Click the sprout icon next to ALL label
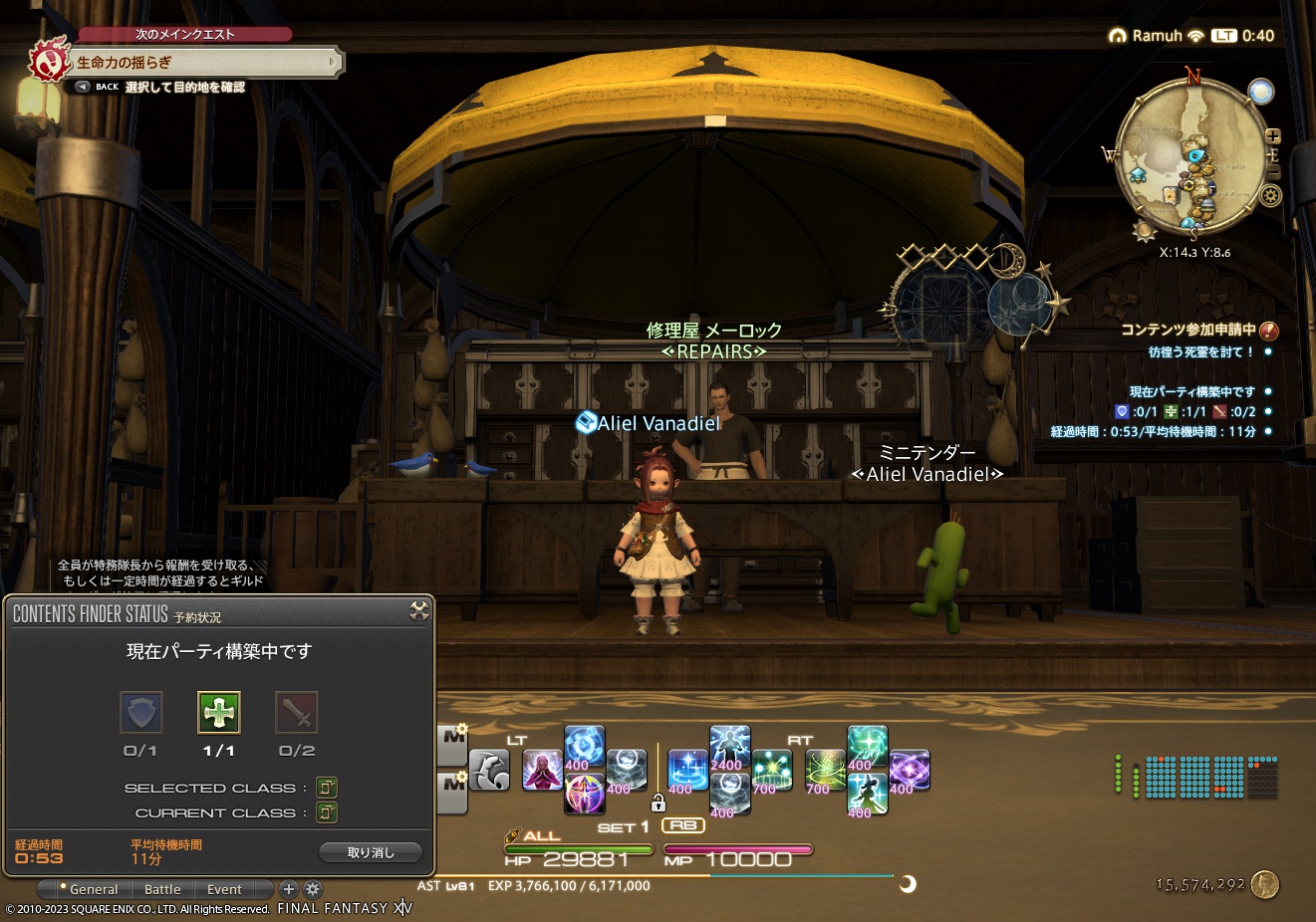This screenshot has height=922, width=1316. [x=512, y=836]
